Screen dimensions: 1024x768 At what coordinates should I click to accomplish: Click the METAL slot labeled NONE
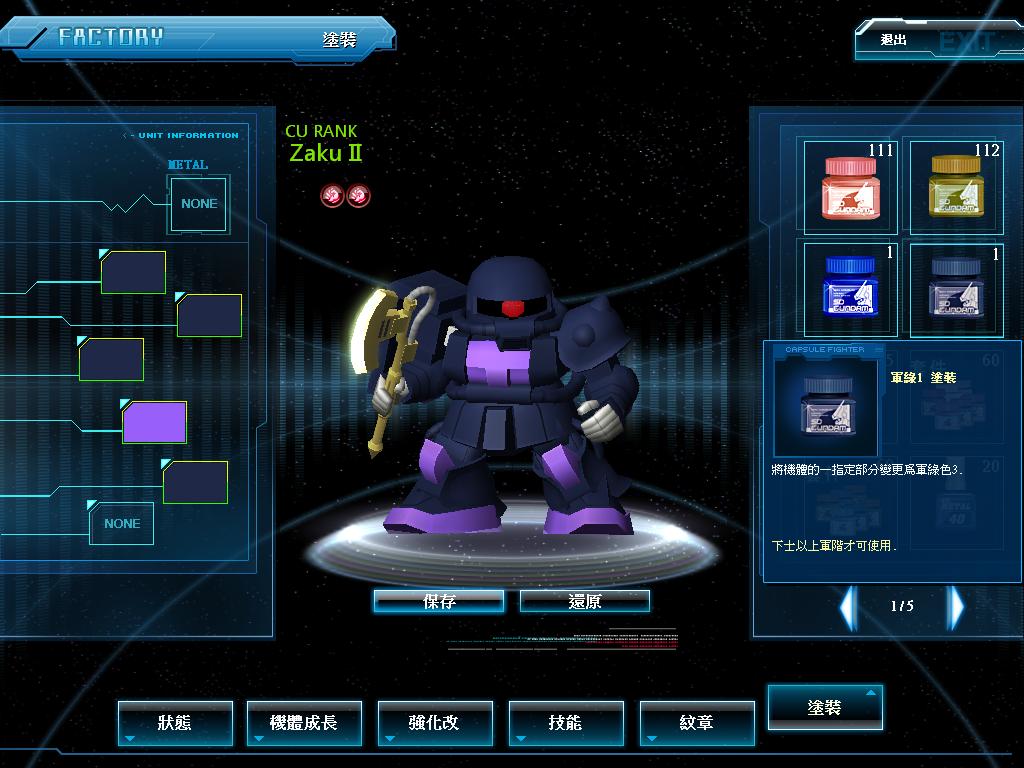(199, 204)
